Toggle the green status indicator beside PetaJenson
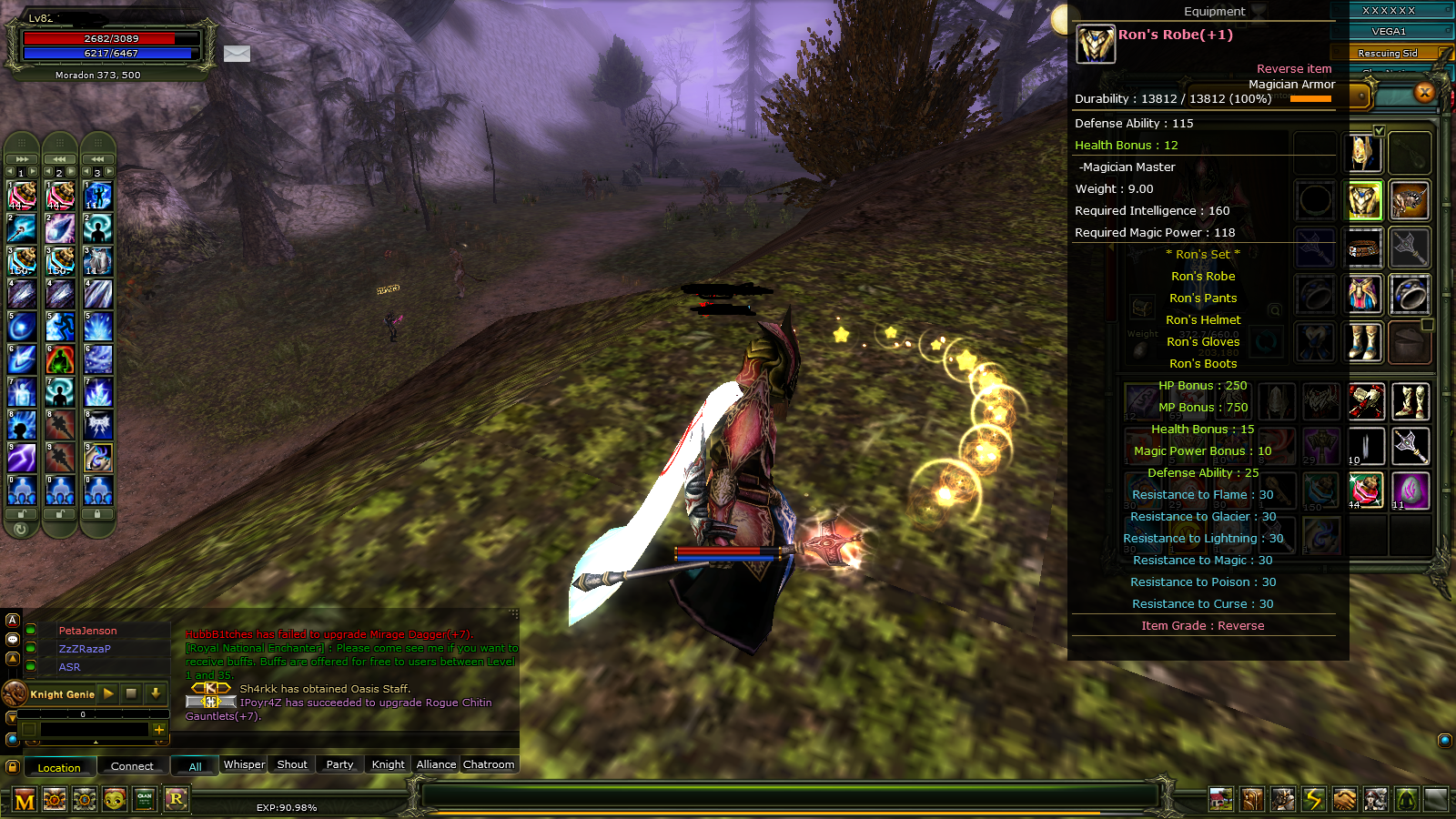 click(30, 631)
